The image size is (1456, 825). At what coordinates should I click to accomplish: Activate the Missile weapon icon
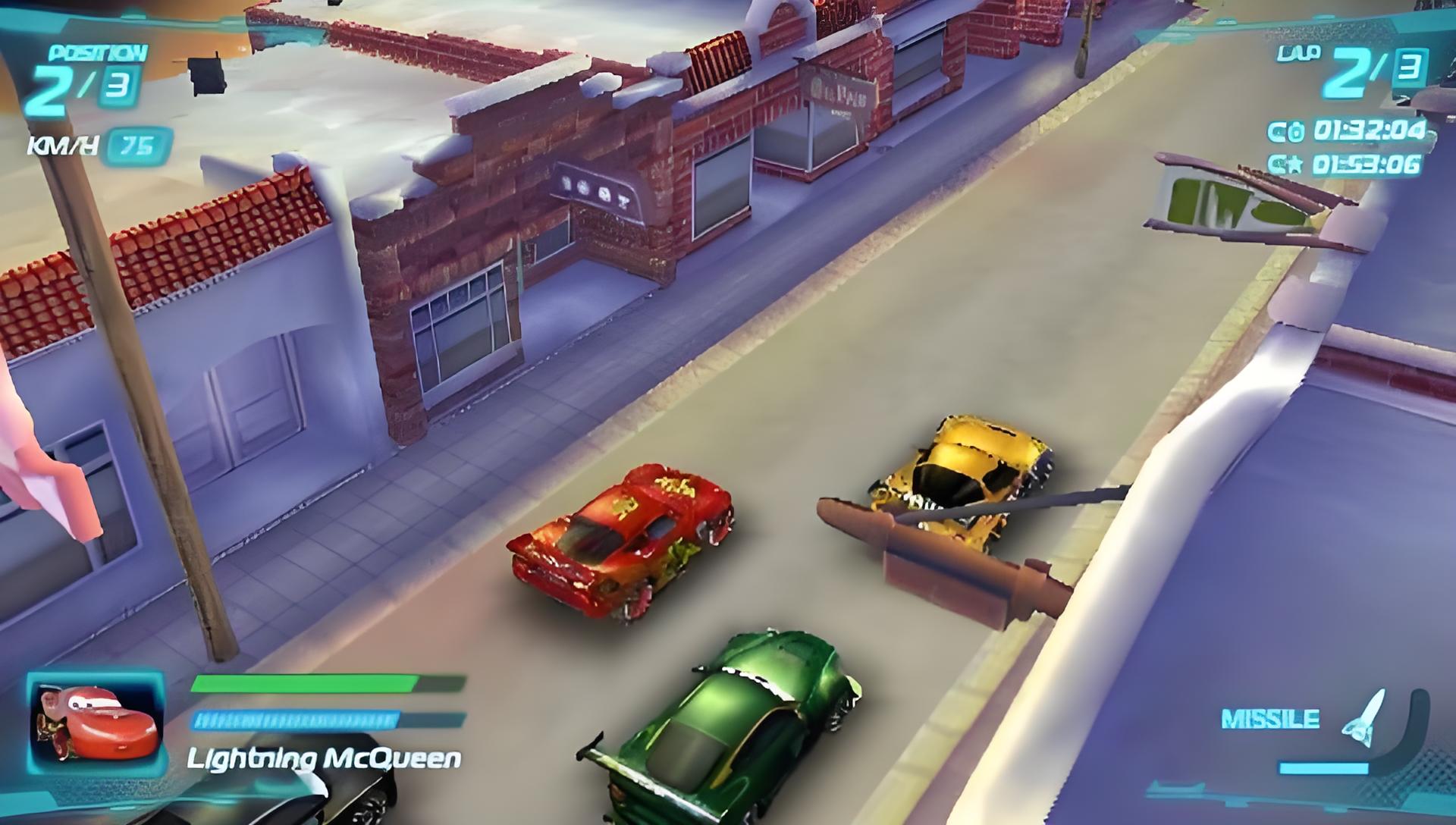coord(1363,715)
